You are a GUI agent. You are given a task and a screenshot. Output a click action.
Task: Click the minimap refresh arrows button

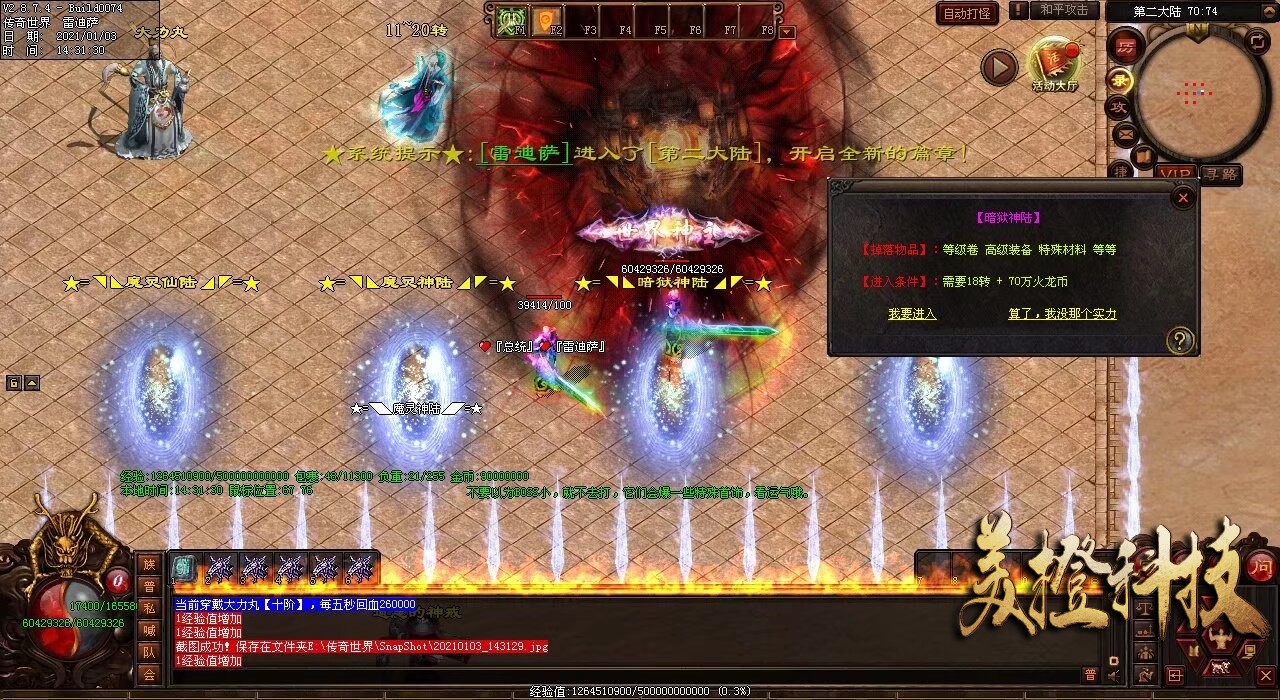[x=1256, y=41]
